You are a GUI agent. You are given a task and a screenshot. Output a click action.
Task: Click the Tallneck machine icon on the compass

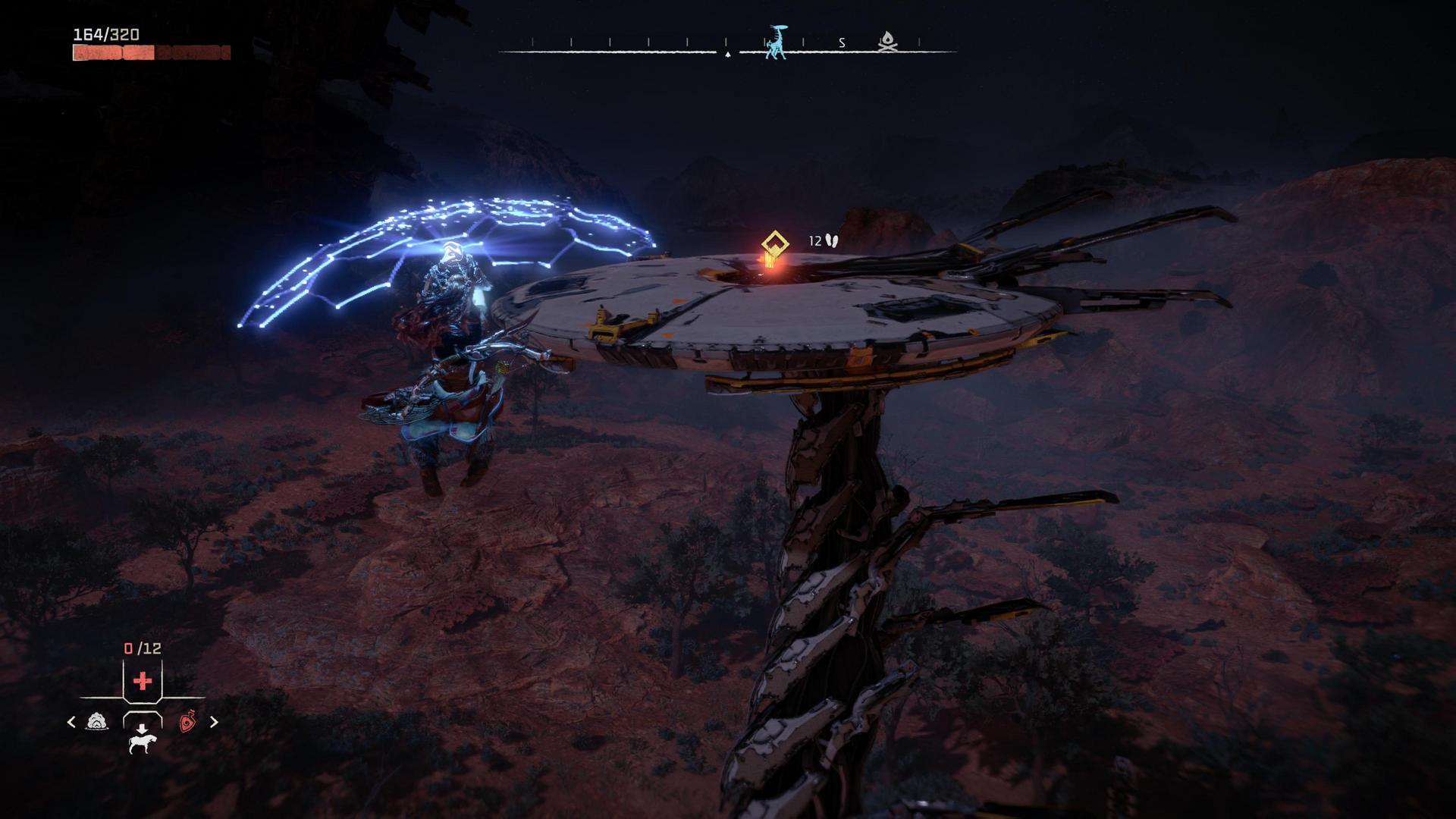[x=776, y=42]
